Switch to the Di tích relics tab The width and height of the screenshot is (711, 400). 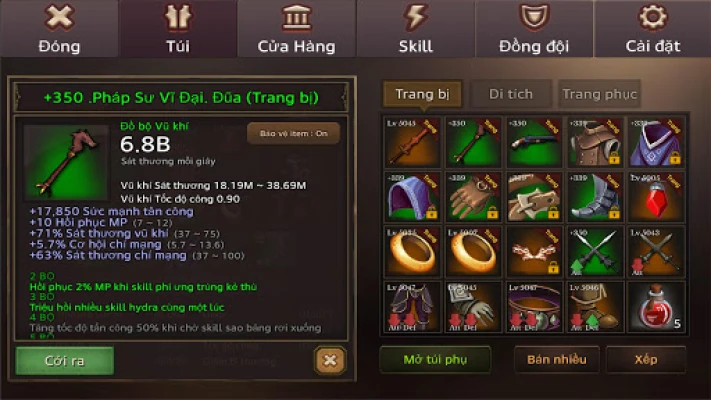point(510,94)
